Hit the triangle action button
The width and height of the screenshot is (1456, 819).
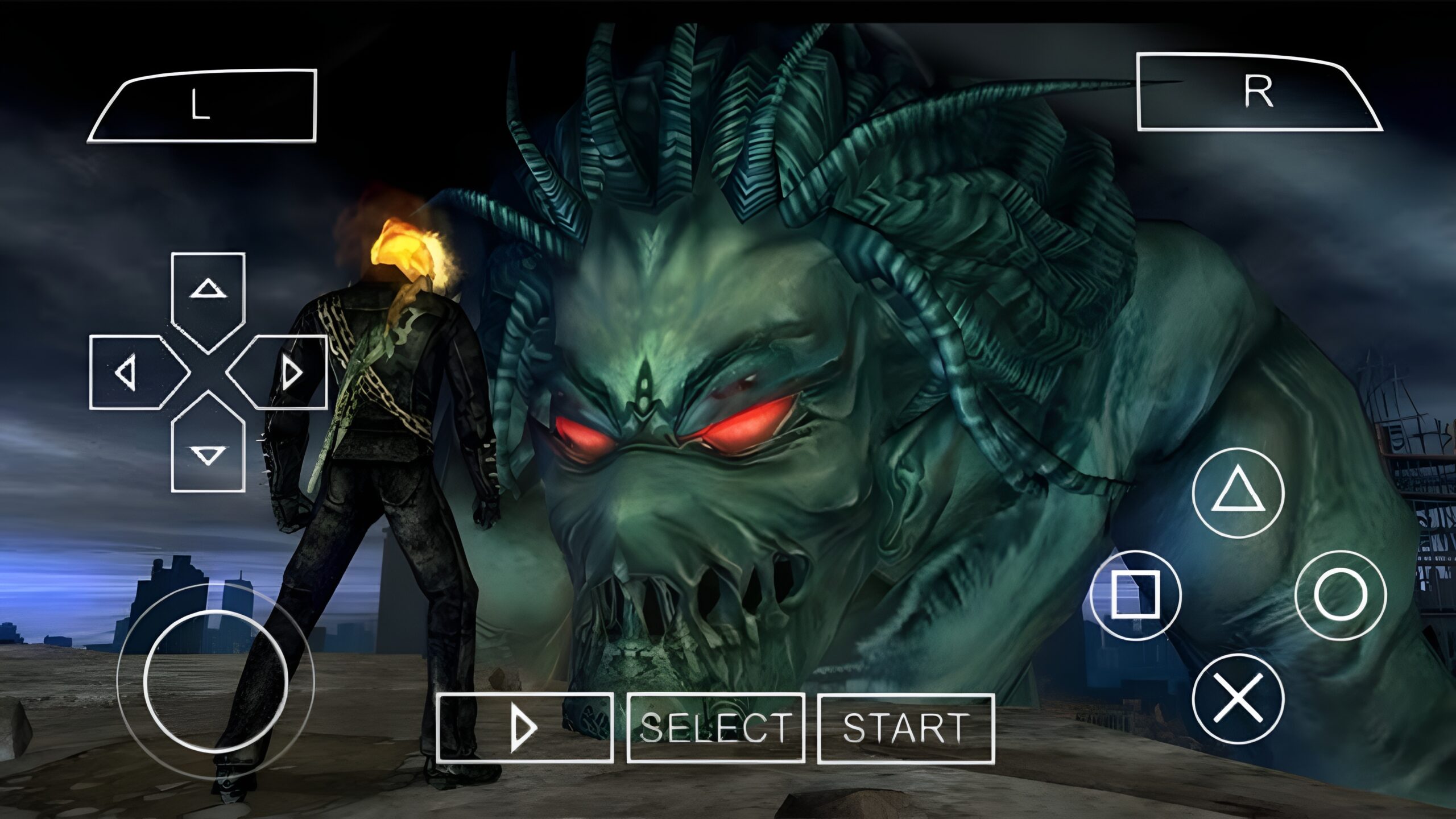coord(1238,493)
